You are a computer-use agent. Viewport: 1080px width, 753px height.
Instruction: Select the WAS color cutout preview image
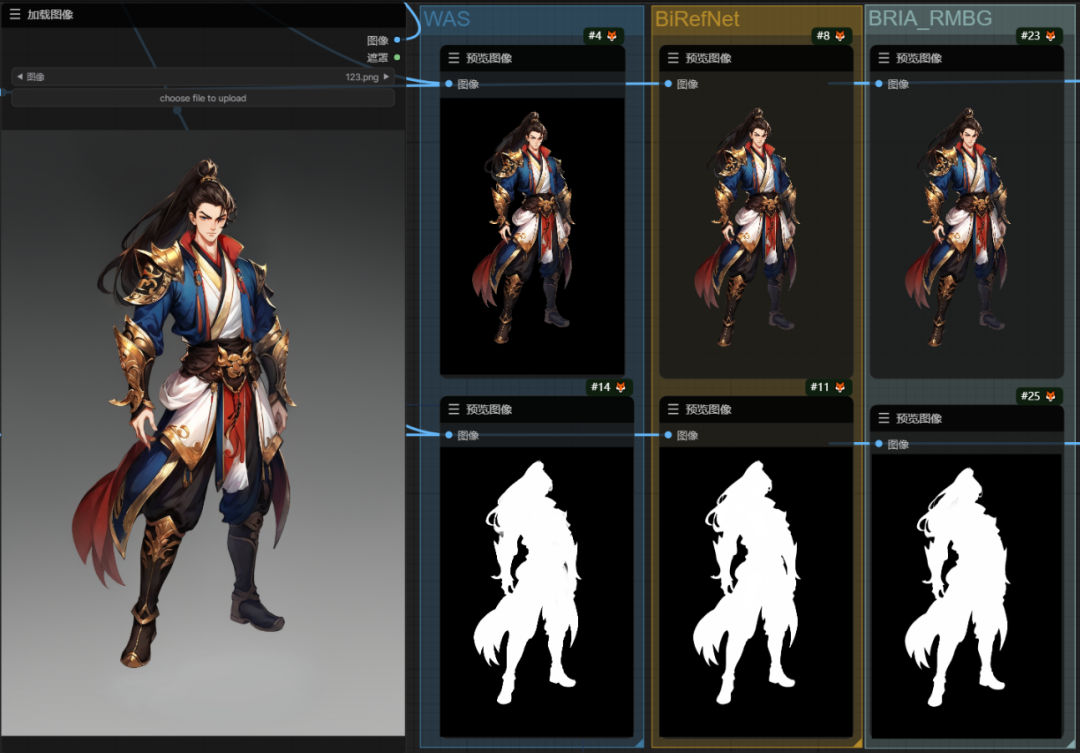(x=532, y=235)
